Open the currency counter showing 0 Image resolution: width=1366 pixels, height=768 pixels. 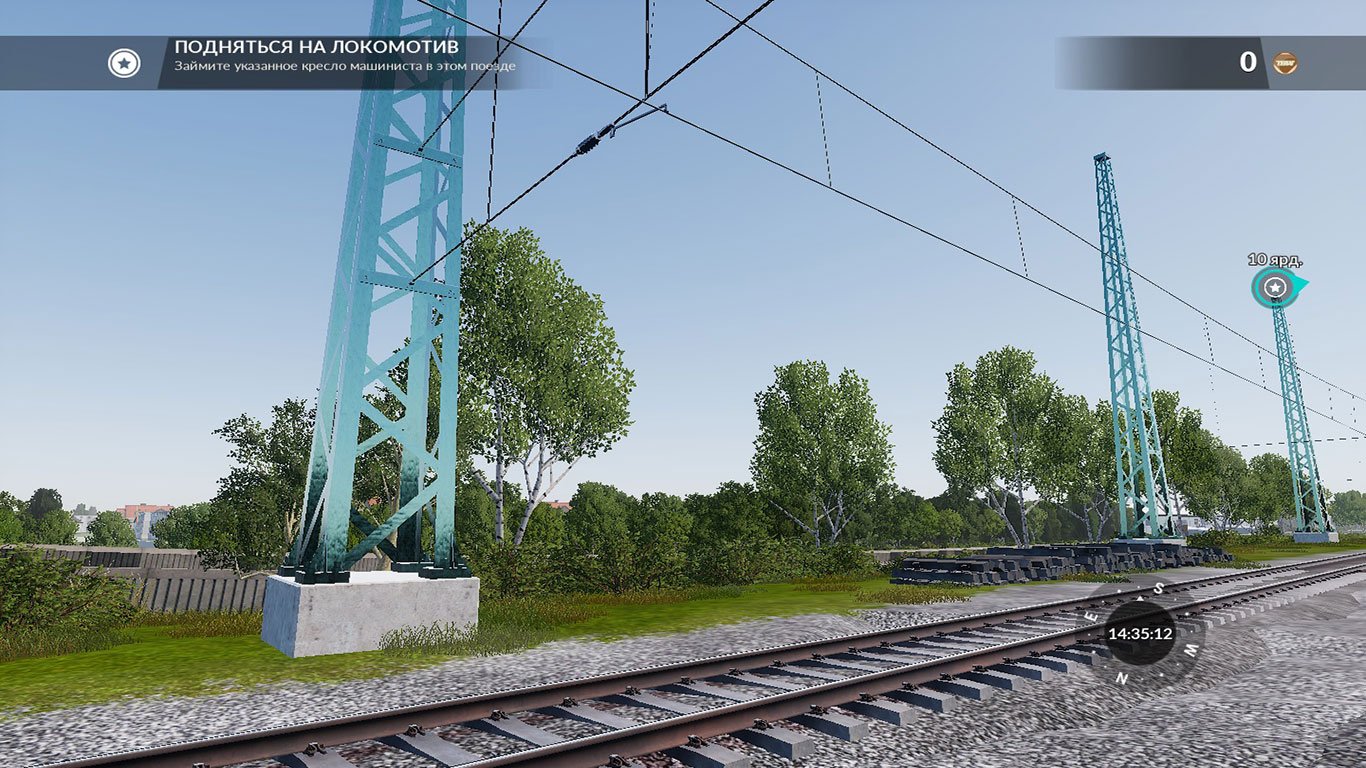1248,63
